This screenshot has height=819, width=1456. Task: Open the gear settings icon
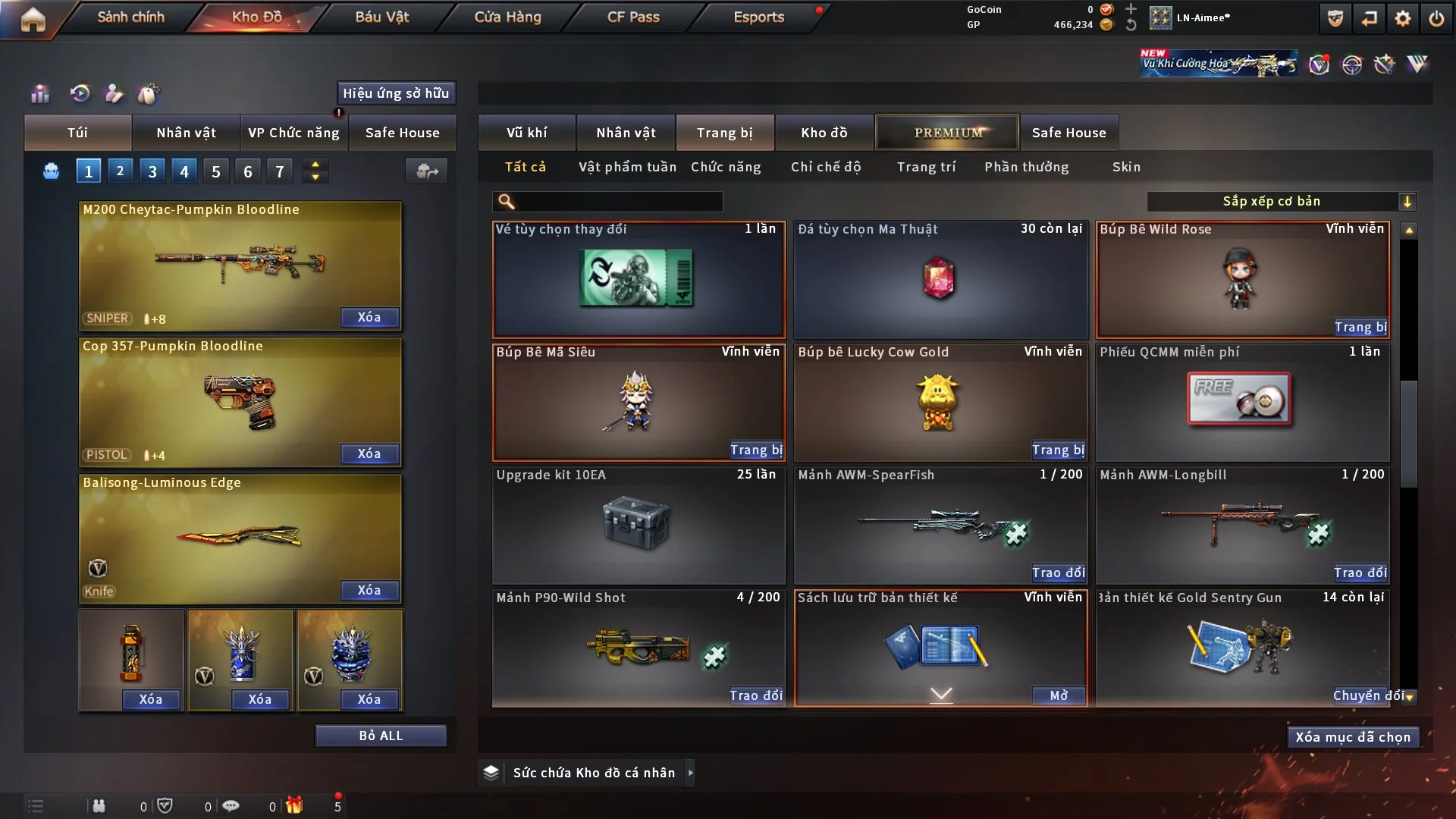[x=1403, y=18]
